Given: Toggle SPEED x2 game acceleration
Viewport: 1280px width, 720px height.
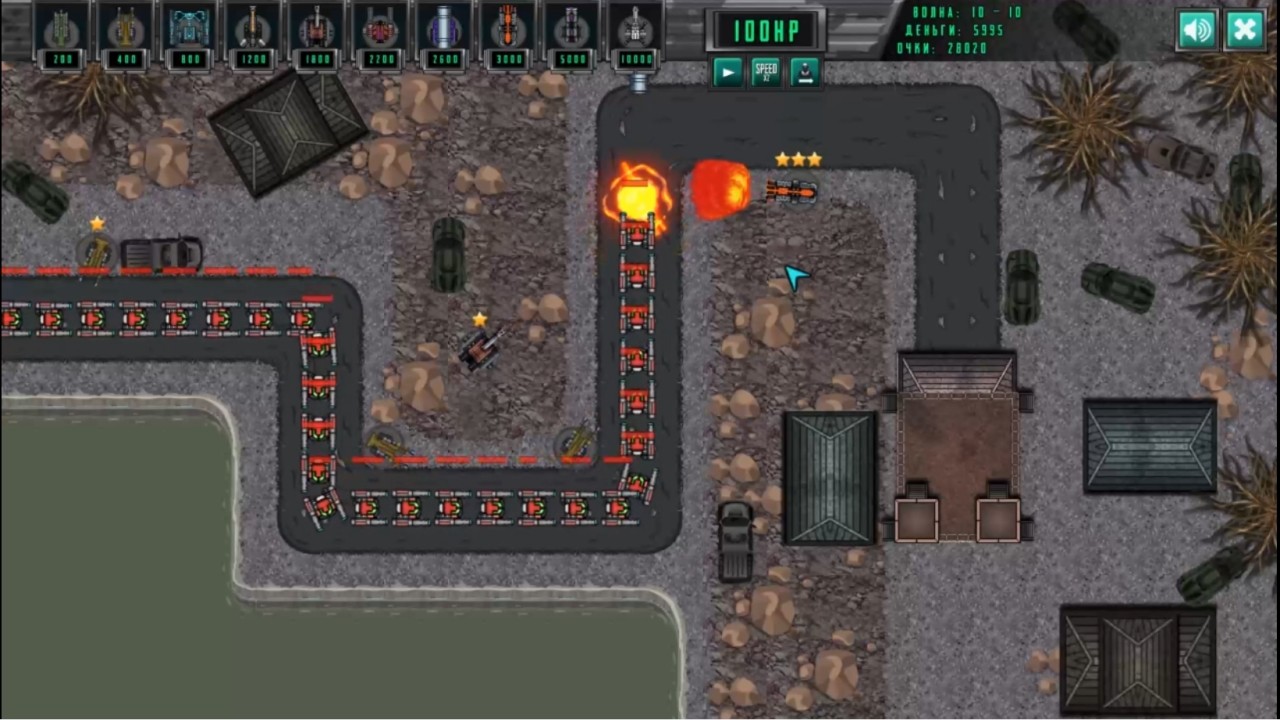Looking at the screenshot, I should pyautogui.click(x=766, y=70).
